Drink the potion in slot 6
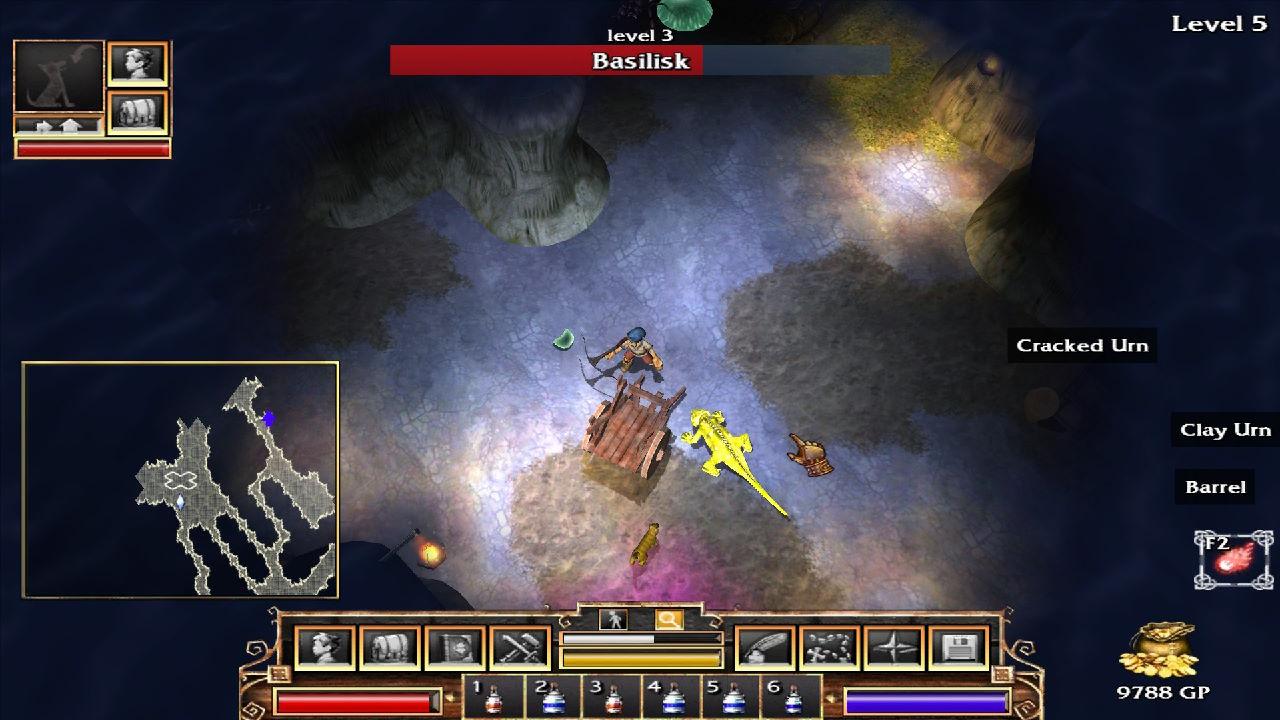The height and width of the screenshot is (720, 1280). [x=793, y=698]
